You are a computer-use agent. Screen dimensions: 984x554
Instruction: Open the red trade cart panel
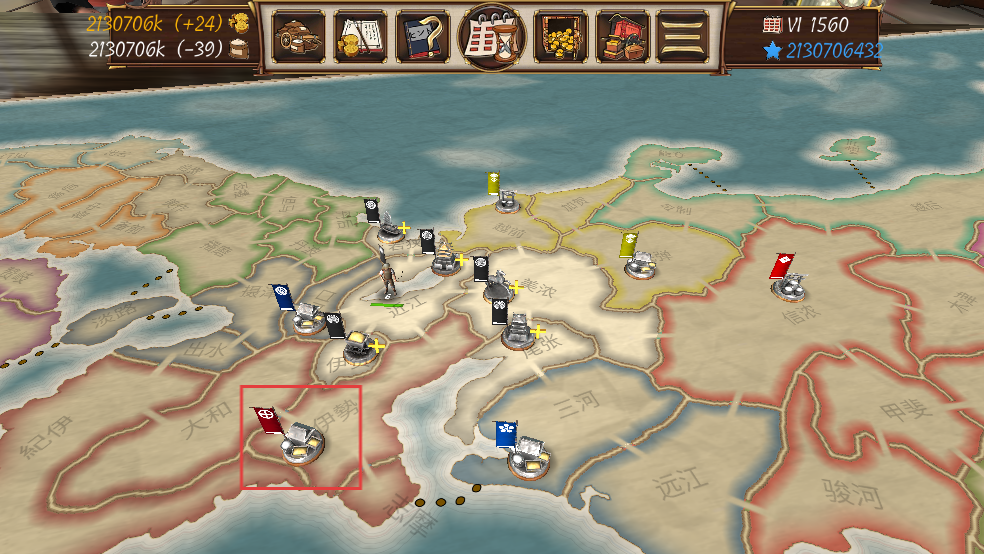click(622, 37)
